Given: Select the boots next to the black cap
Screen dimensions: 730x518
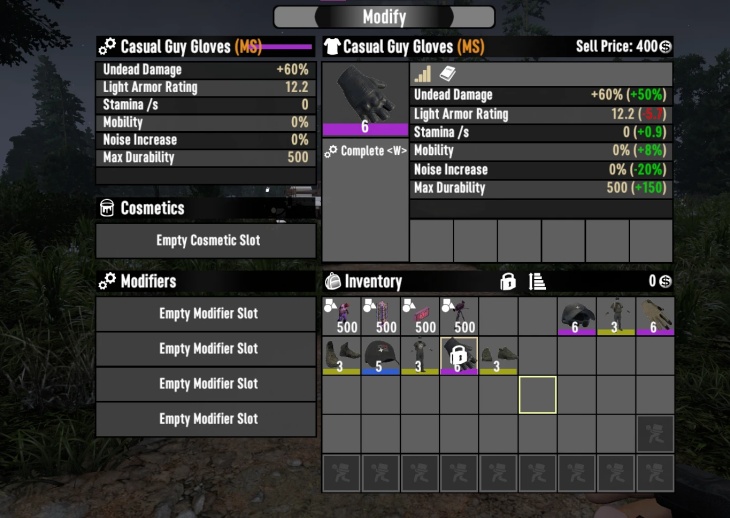Looking at the screenshot, I should pyautogui.click(x=342, y=355).
